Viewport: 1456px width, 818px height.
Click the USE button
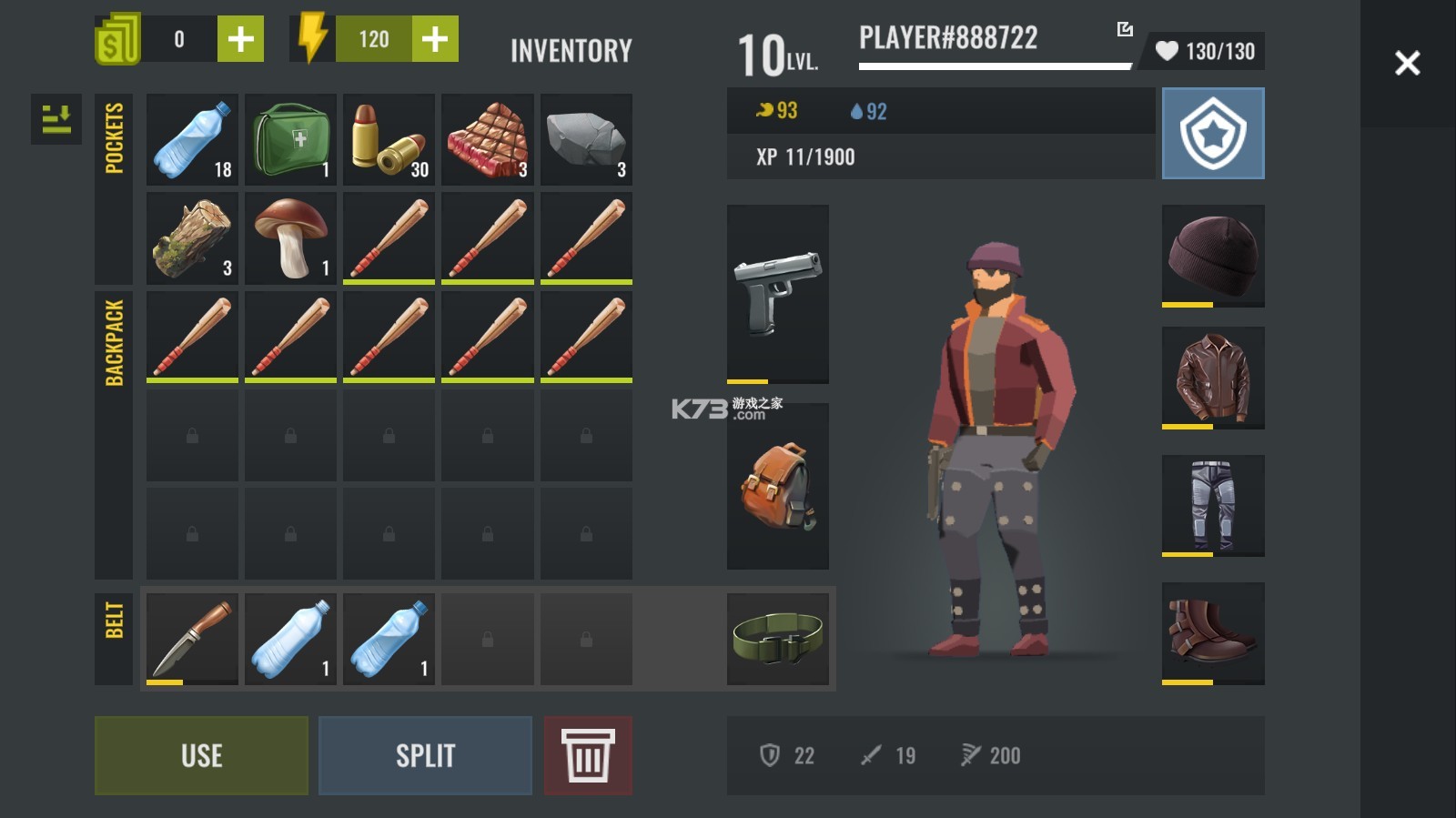[201, 755]
